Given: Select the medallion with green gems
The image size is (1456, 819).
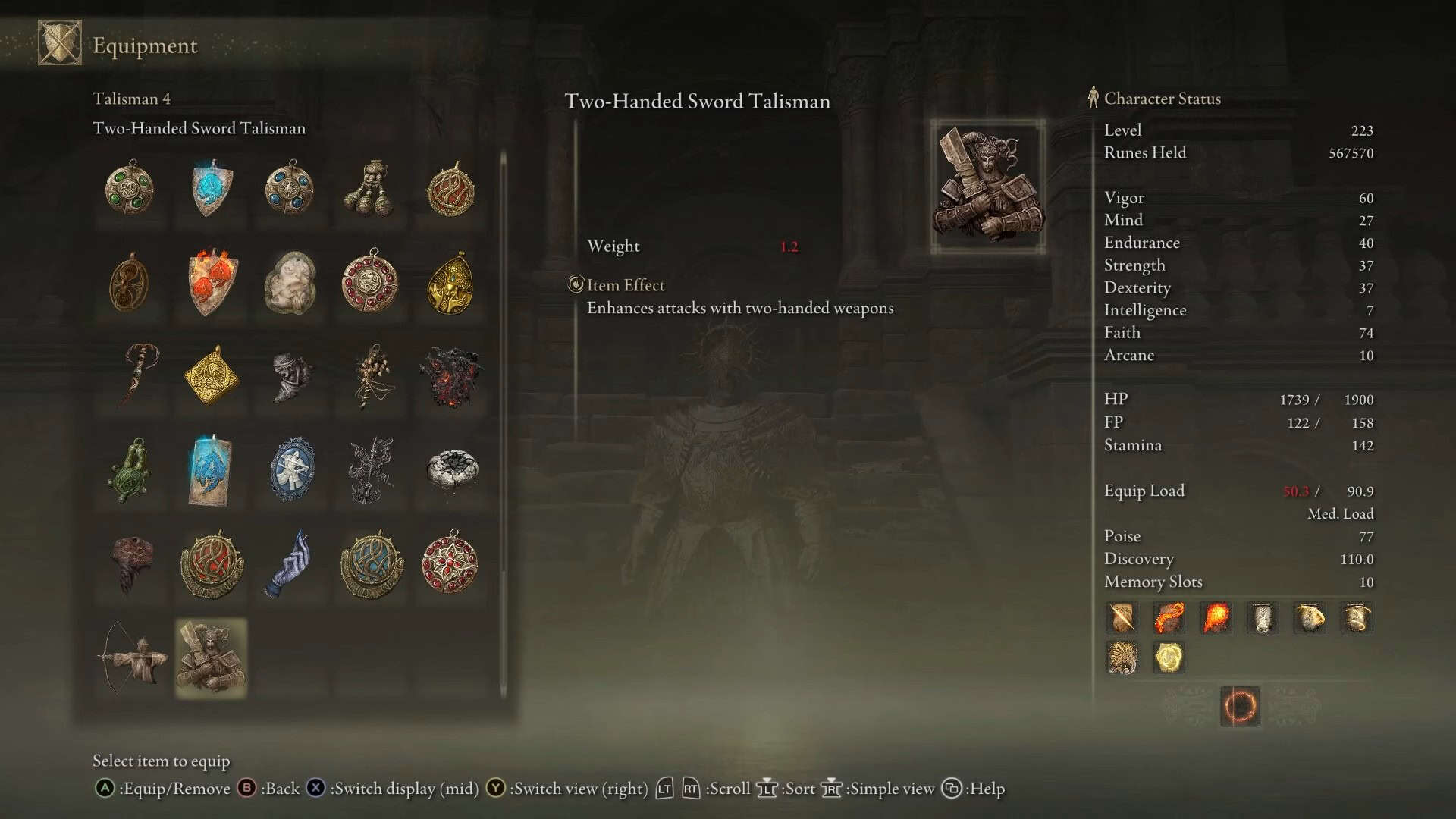Looking at the screenshot, I should click(130, 188).
